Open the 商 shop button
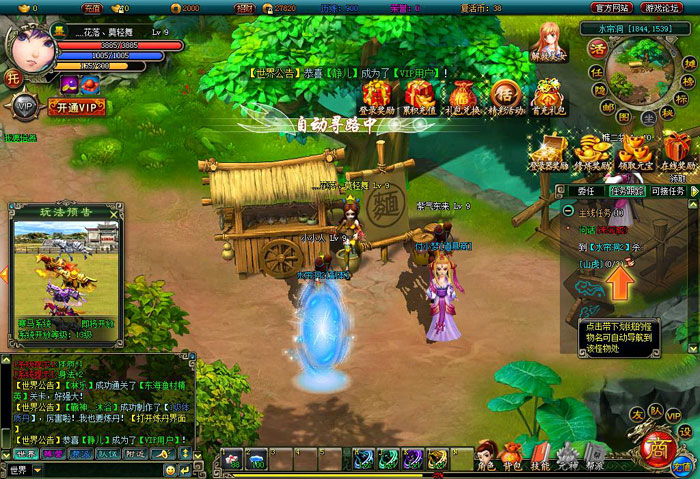700x479 pixels. pyautogui.click(x=656, y=446)
